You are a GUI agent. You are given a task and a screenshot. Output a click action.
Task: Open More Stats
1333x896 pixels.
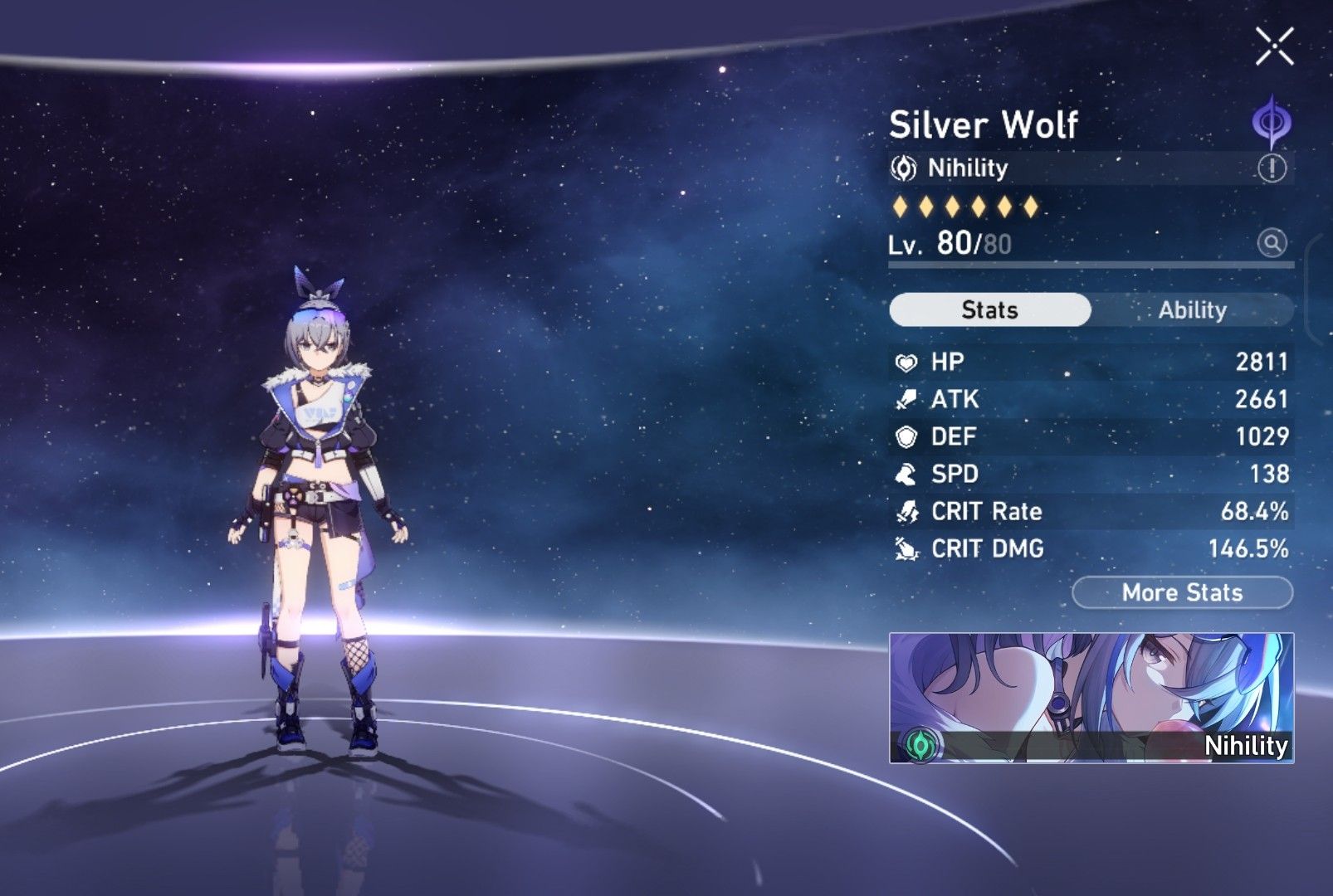click(x=1182, y=592)
